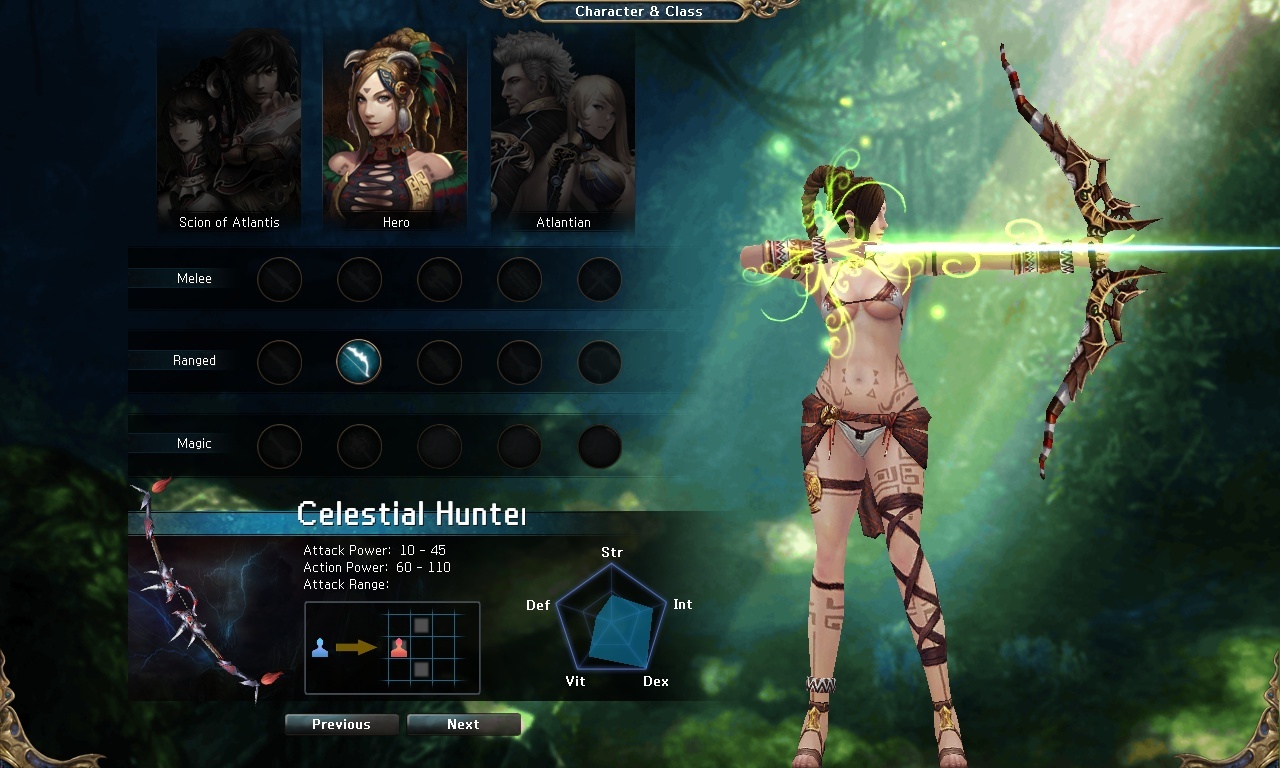Choose the Hero character portrait
The image size is (1280, 768).
pyautogui.click(x=396, y=130)
